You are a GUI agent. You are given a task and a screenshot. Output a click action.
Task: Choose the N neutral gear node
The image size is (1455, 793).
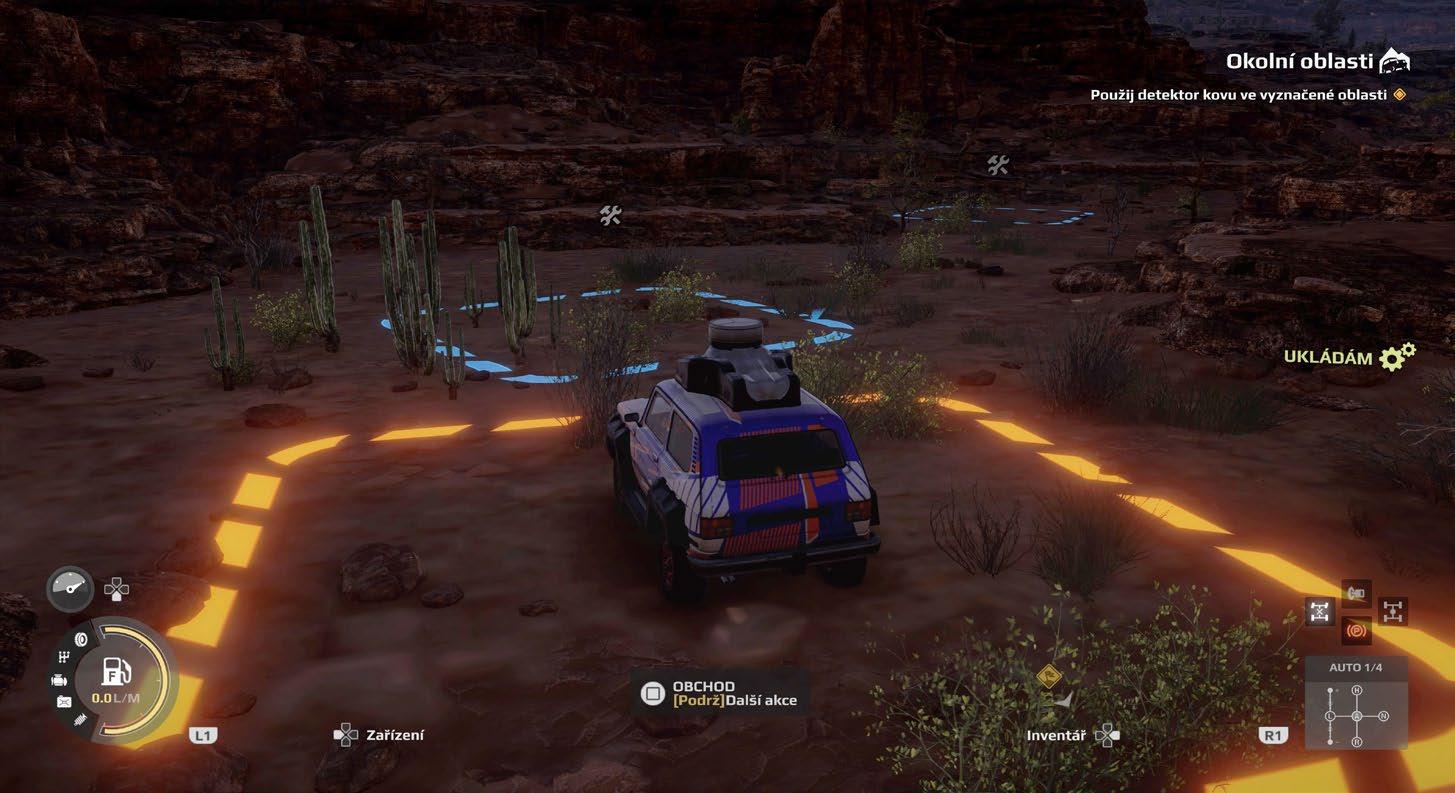(1383, 716)
